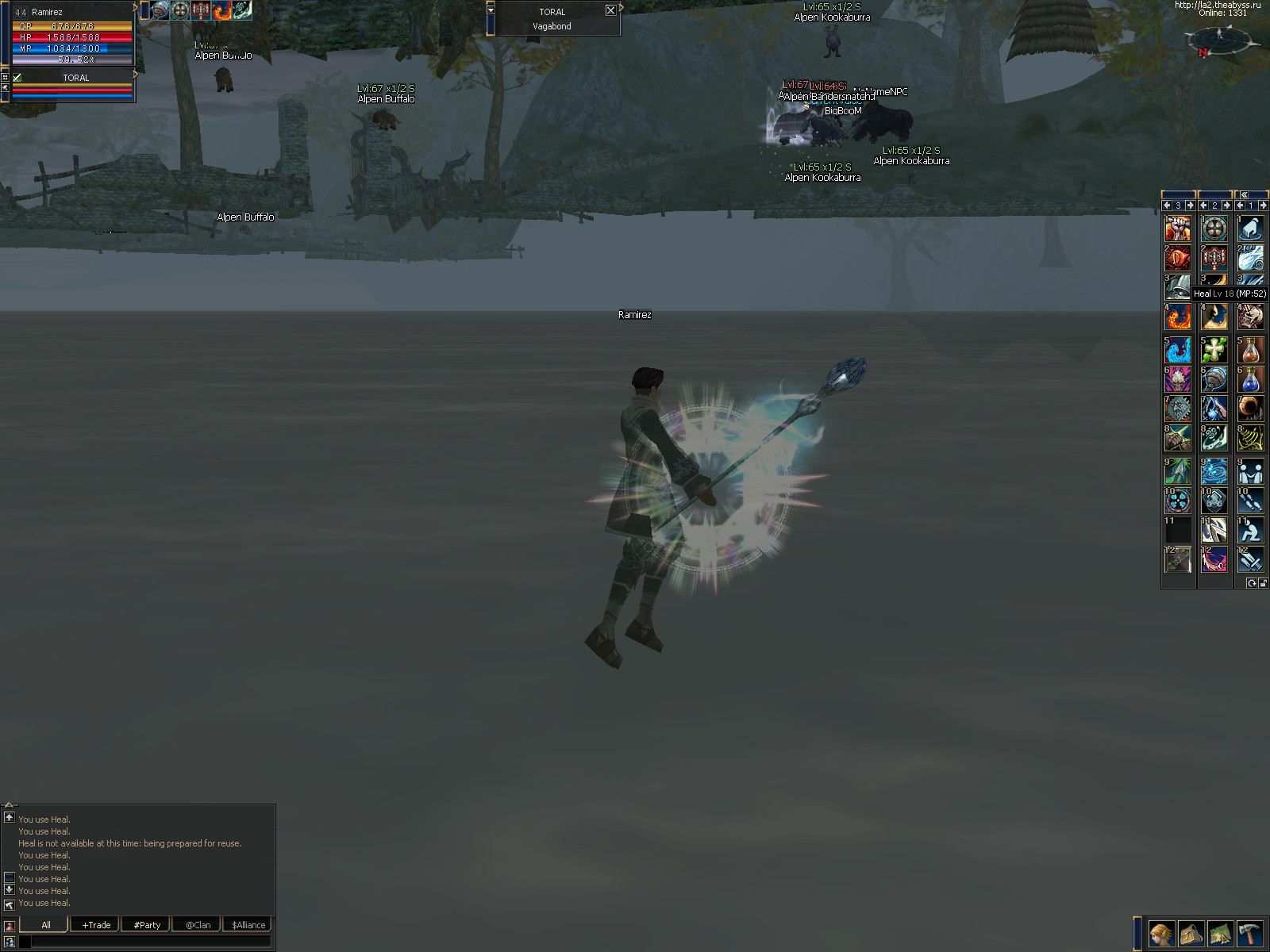Switch to the All chat tab
Viewport: 1270px width, 952px height.
pos(45,925)
